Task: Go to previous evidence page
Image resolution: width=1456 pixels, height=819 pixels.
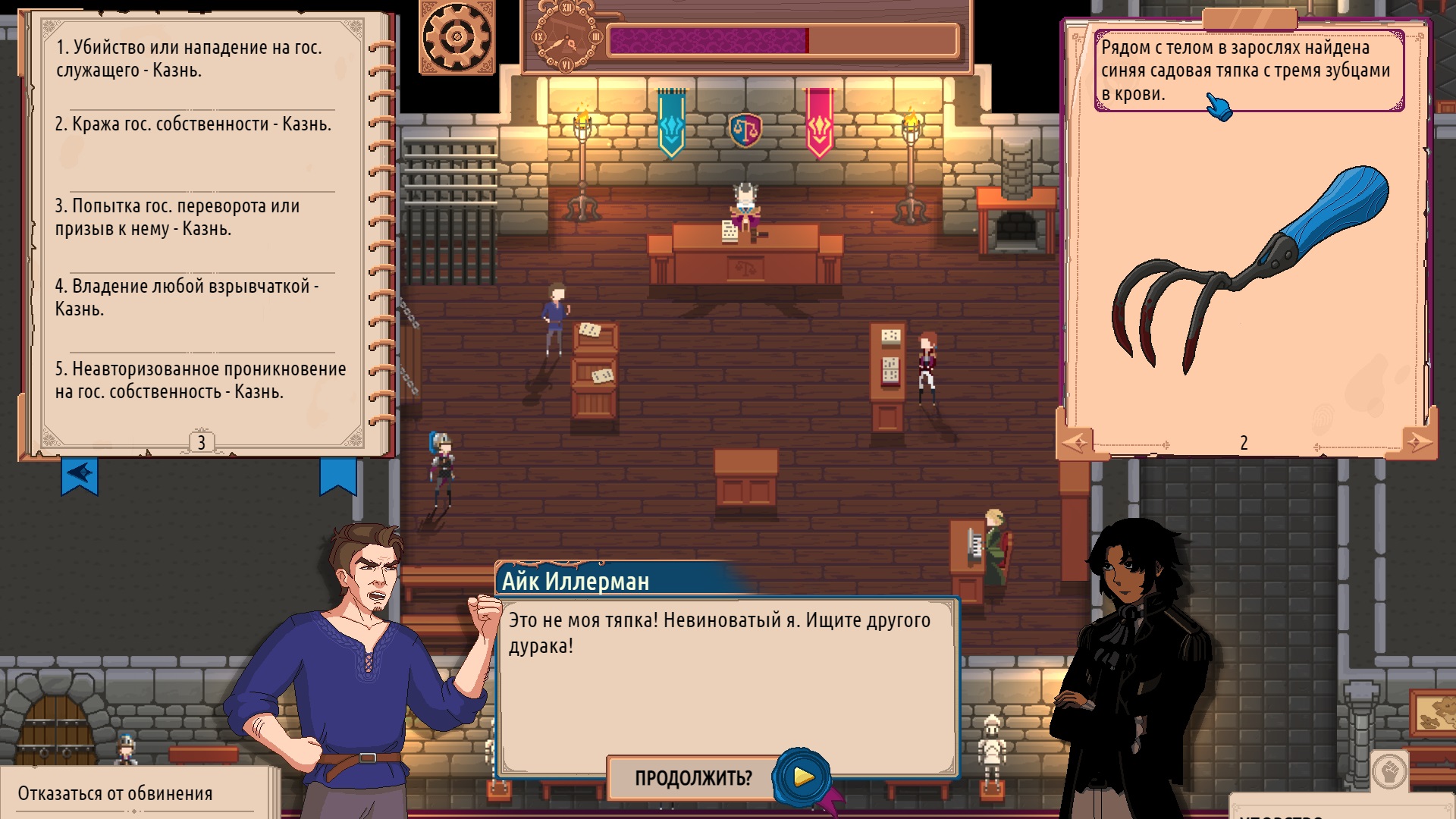Action: [x=1076, y=442]
